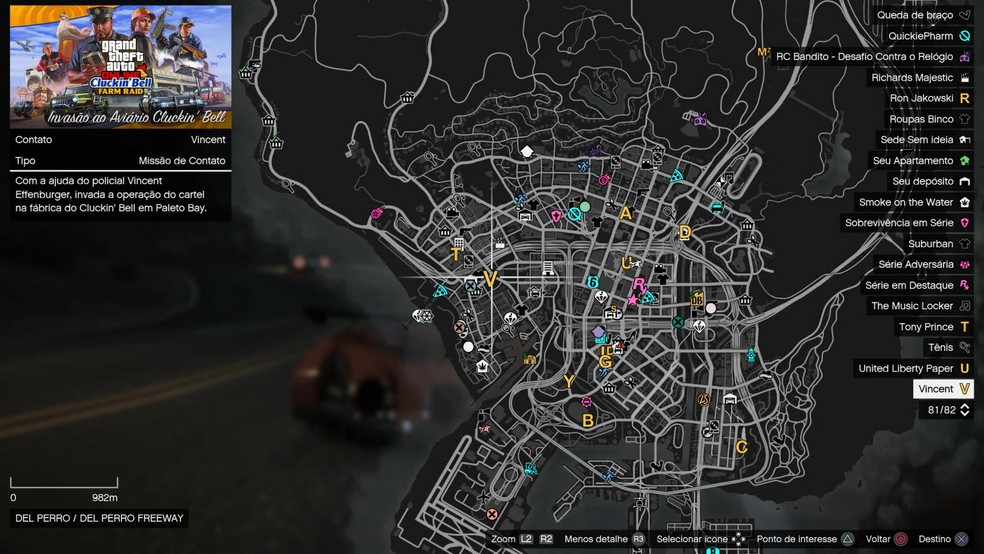Choose the Sede Sem ideia legend entry

coord(924,140)
